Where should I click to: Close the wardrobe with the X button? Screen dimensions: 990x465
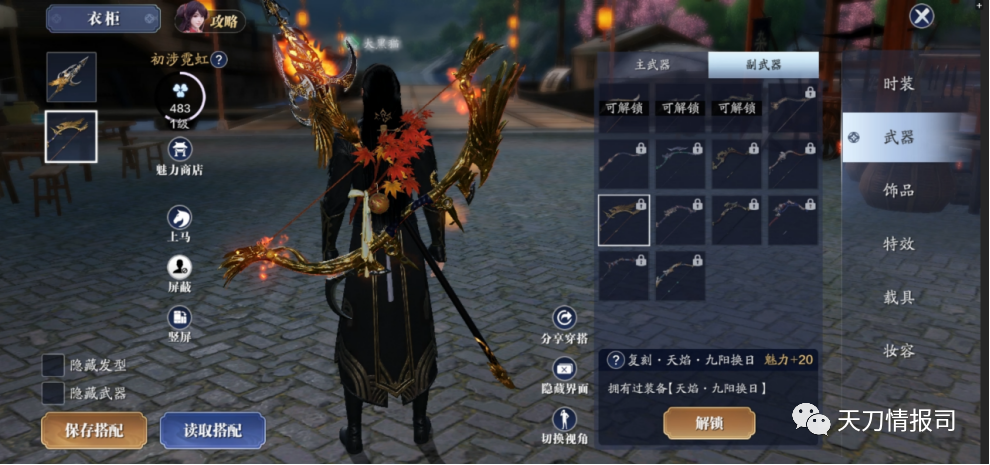[x=921, y=16]
